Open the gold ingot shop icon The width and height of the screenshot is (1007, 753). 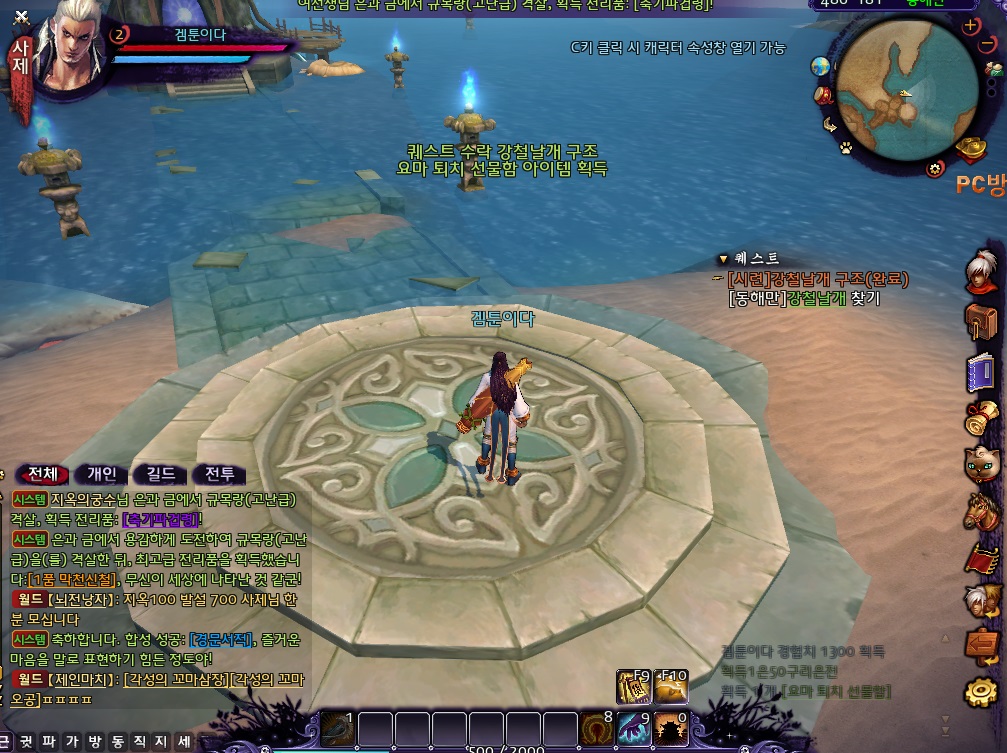(970, 149)
